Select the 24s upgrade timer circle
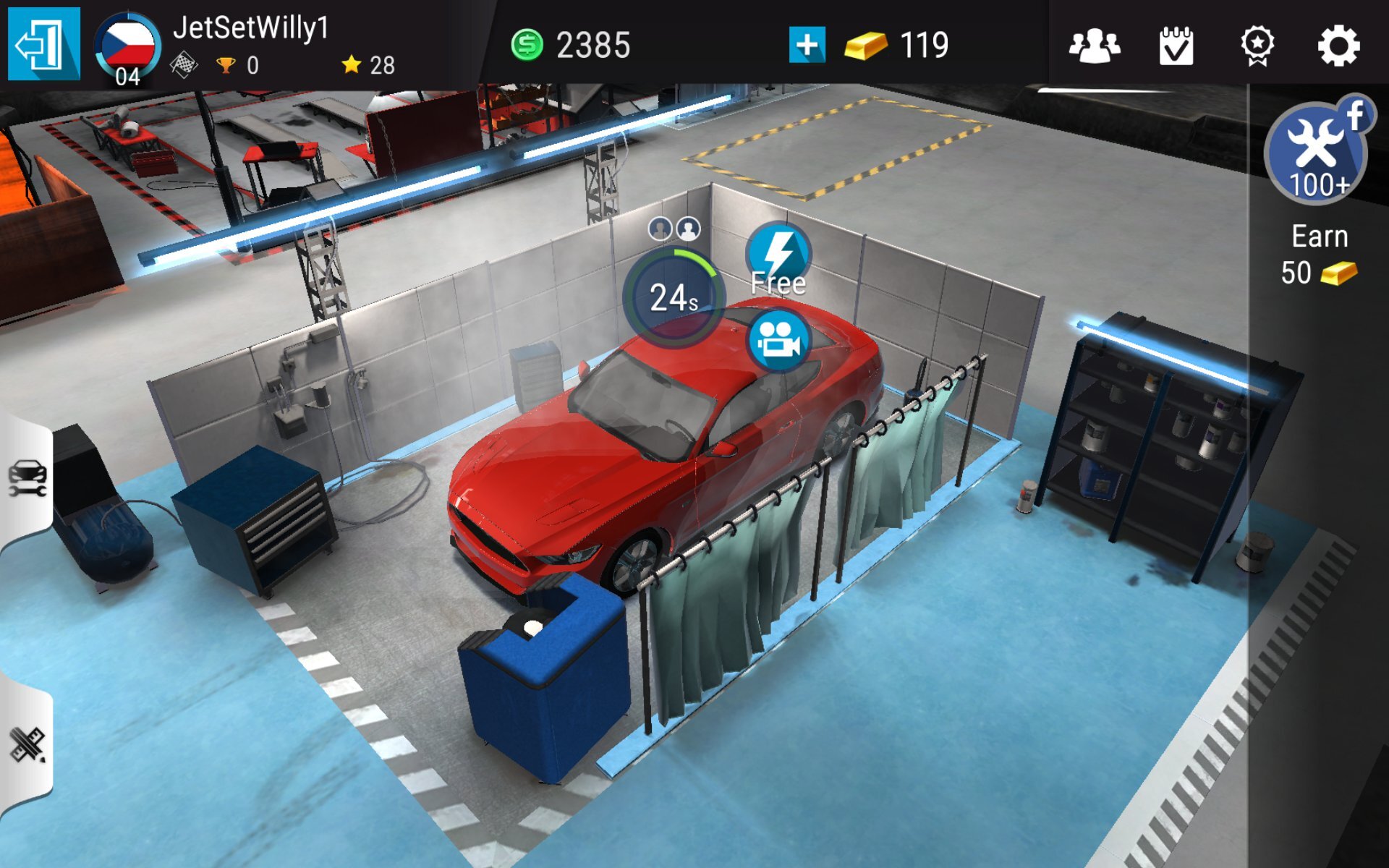 click(x=673, y=297)
